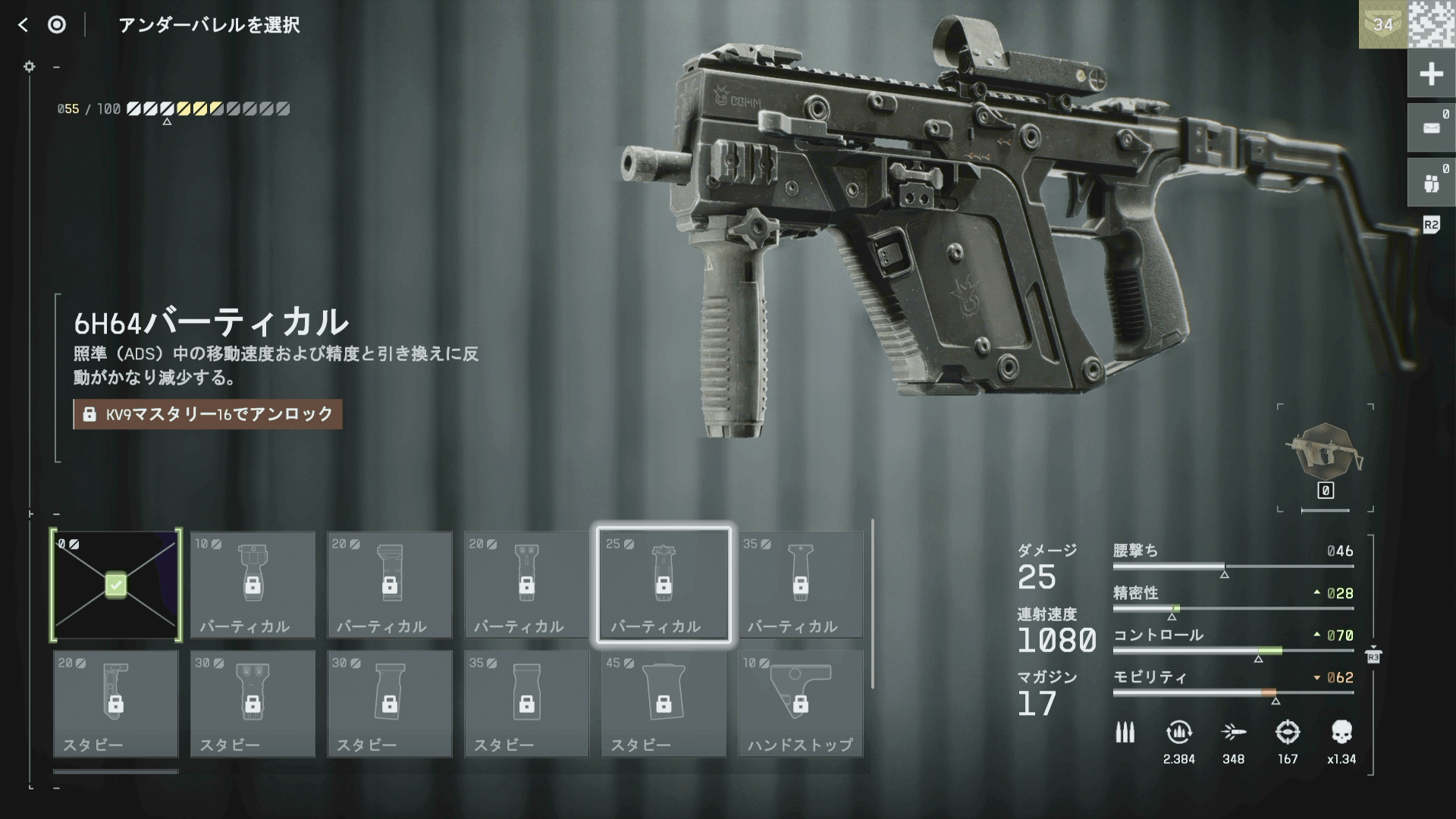
Task: Select the highlighted 25-point バーティカル grip
Action: (664, 585)
